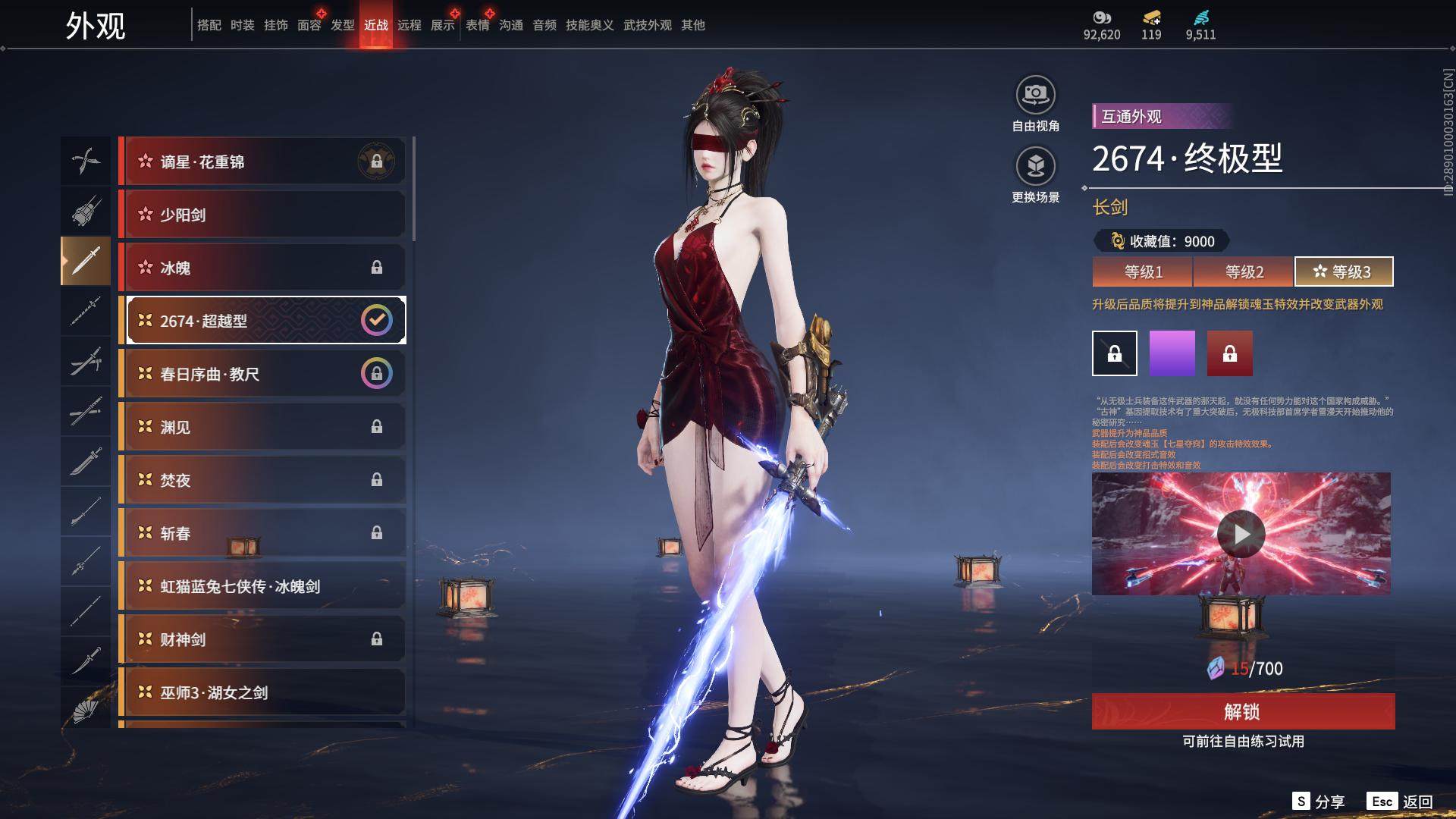Select the bow weapon category icon
The height and width of the screenshot is (819, 1456).
(x=86, y=161)
